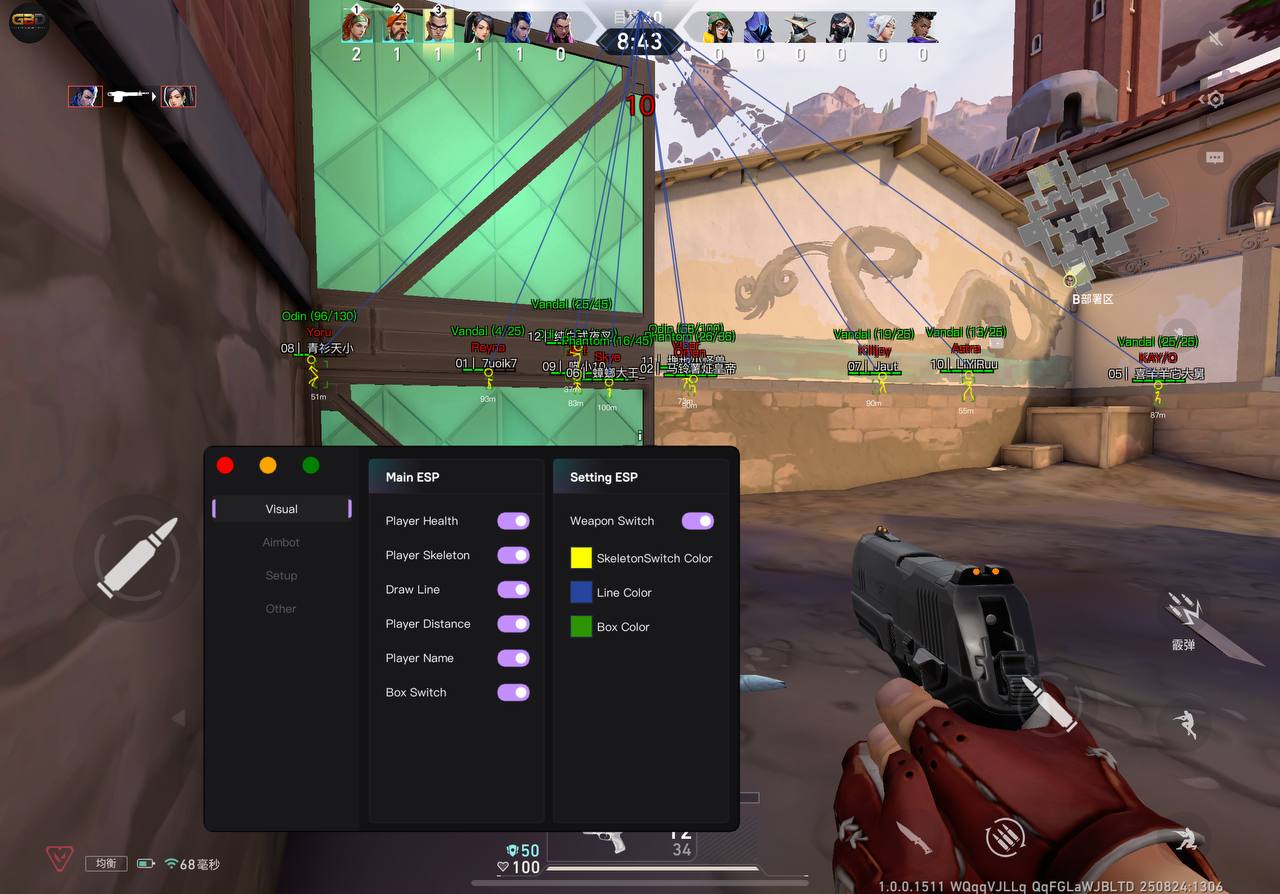Turn off Player Skeleton toggle
Image resolution: width=1280 pixels, height=894 pixels.
[x=513, y=555]
